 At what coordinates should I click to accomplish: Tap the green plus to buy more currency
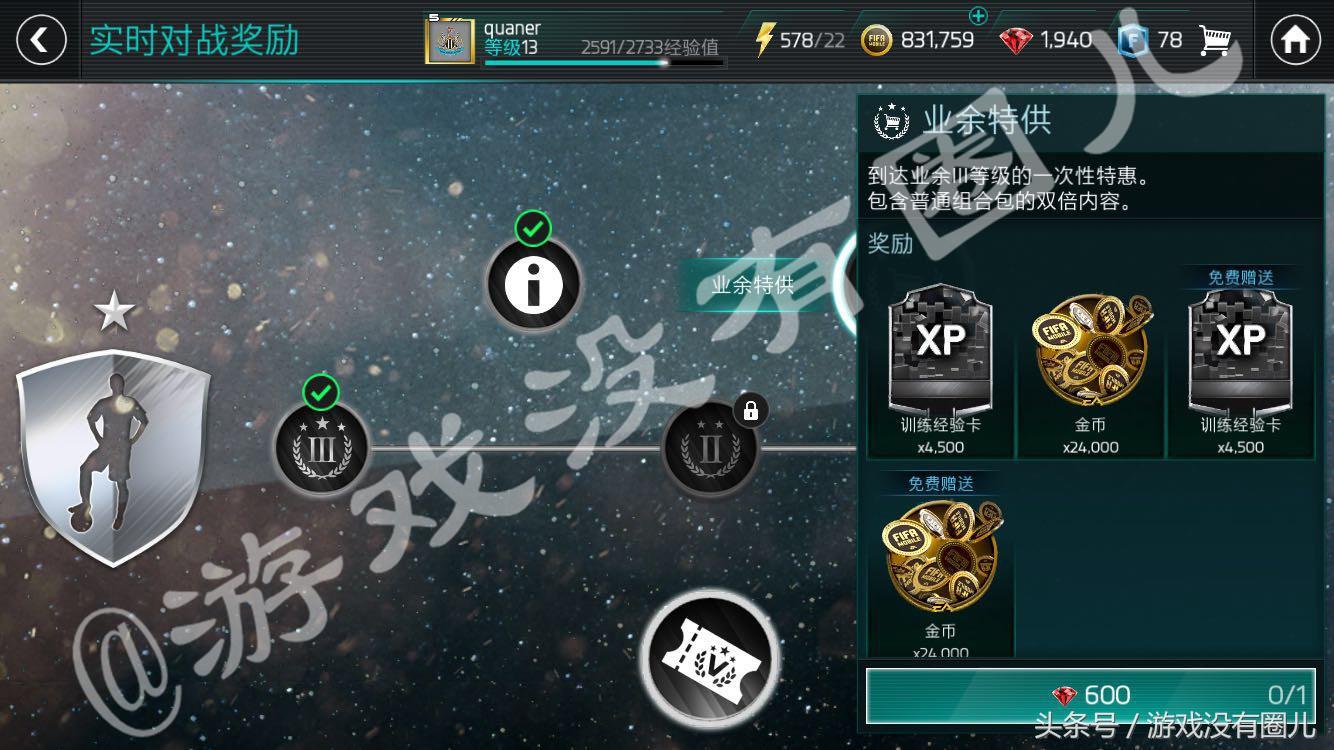[x=979, y=17]
